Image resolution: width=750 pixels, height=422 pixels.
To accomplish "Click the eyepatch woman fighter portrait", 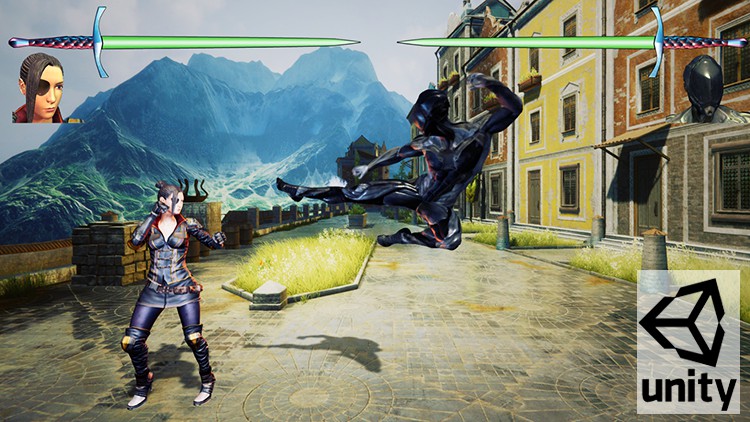I will click(40, 89).
